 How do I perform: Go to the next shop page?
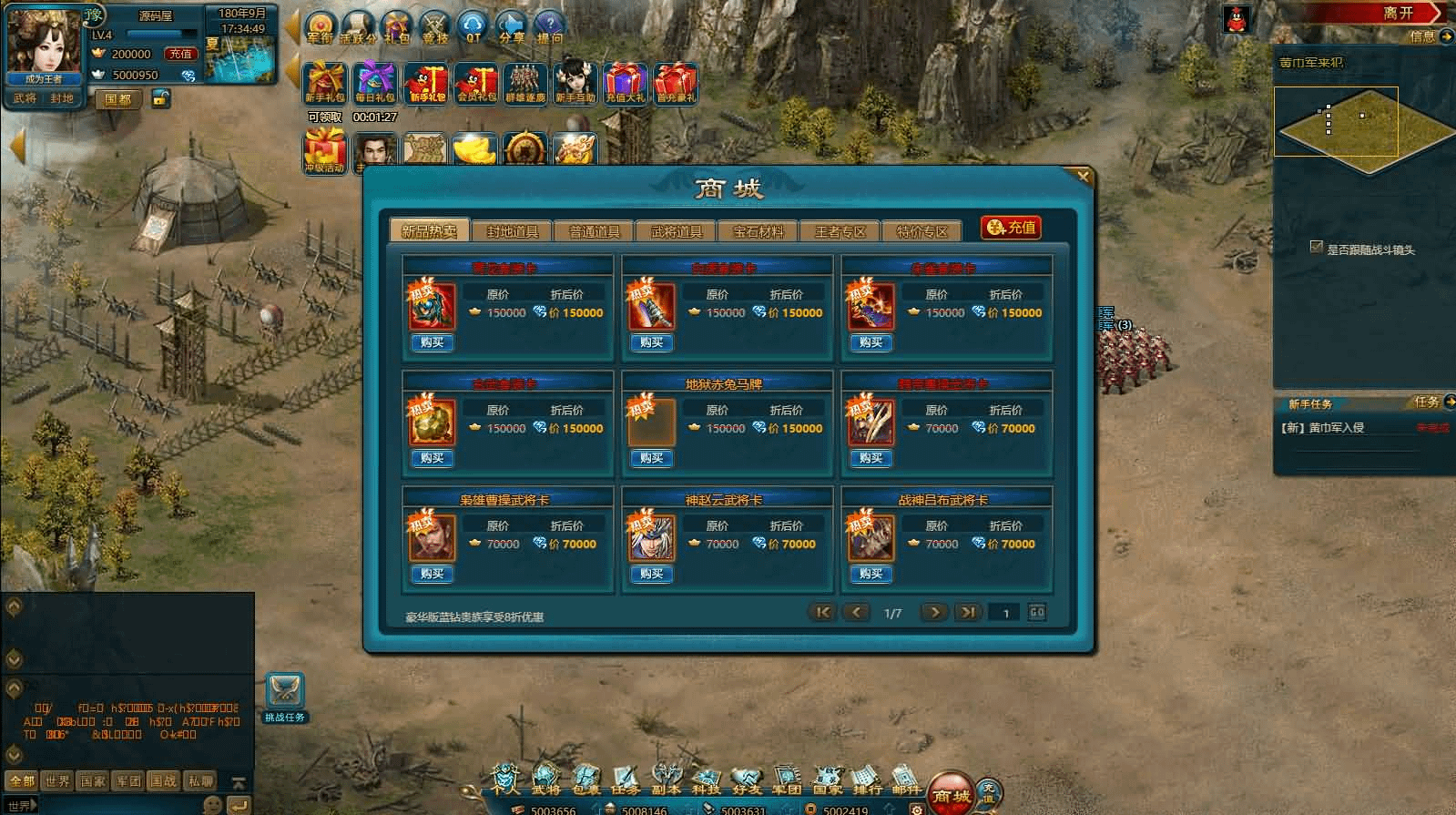point(933,612)
